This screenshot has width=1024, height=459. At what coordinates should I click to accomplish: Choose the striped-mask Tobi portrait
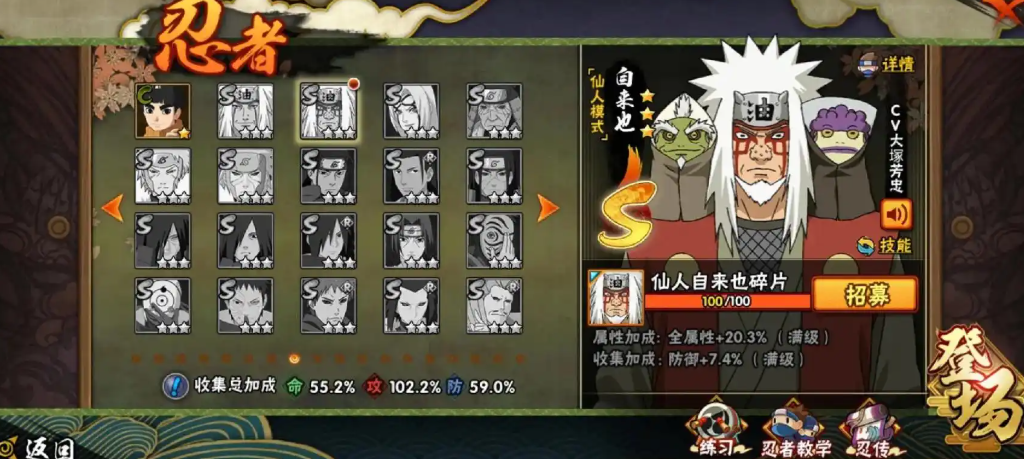494,240
